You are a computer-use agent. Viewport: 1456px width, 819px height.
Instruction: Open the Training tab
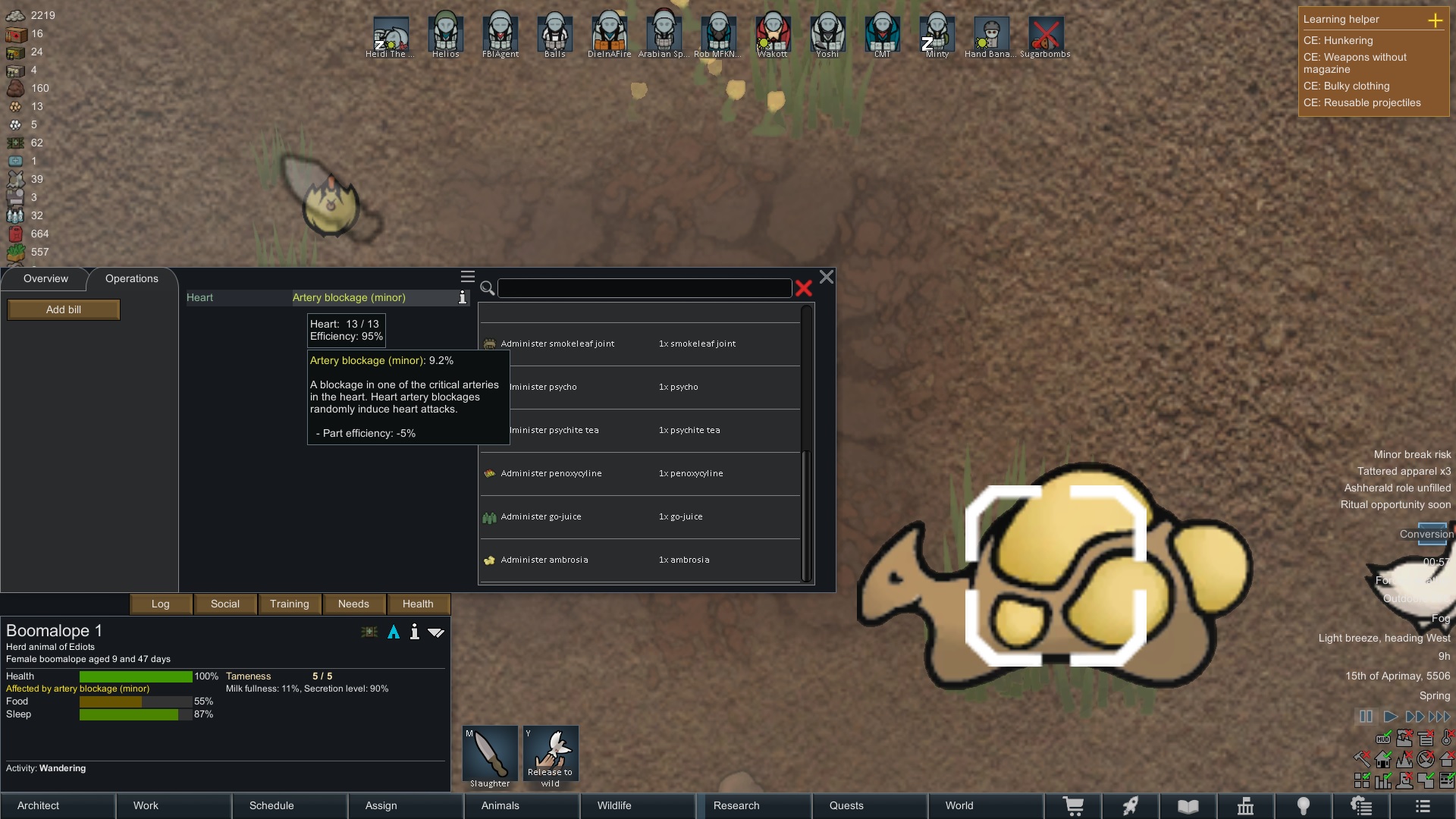(x=290, y=604)
